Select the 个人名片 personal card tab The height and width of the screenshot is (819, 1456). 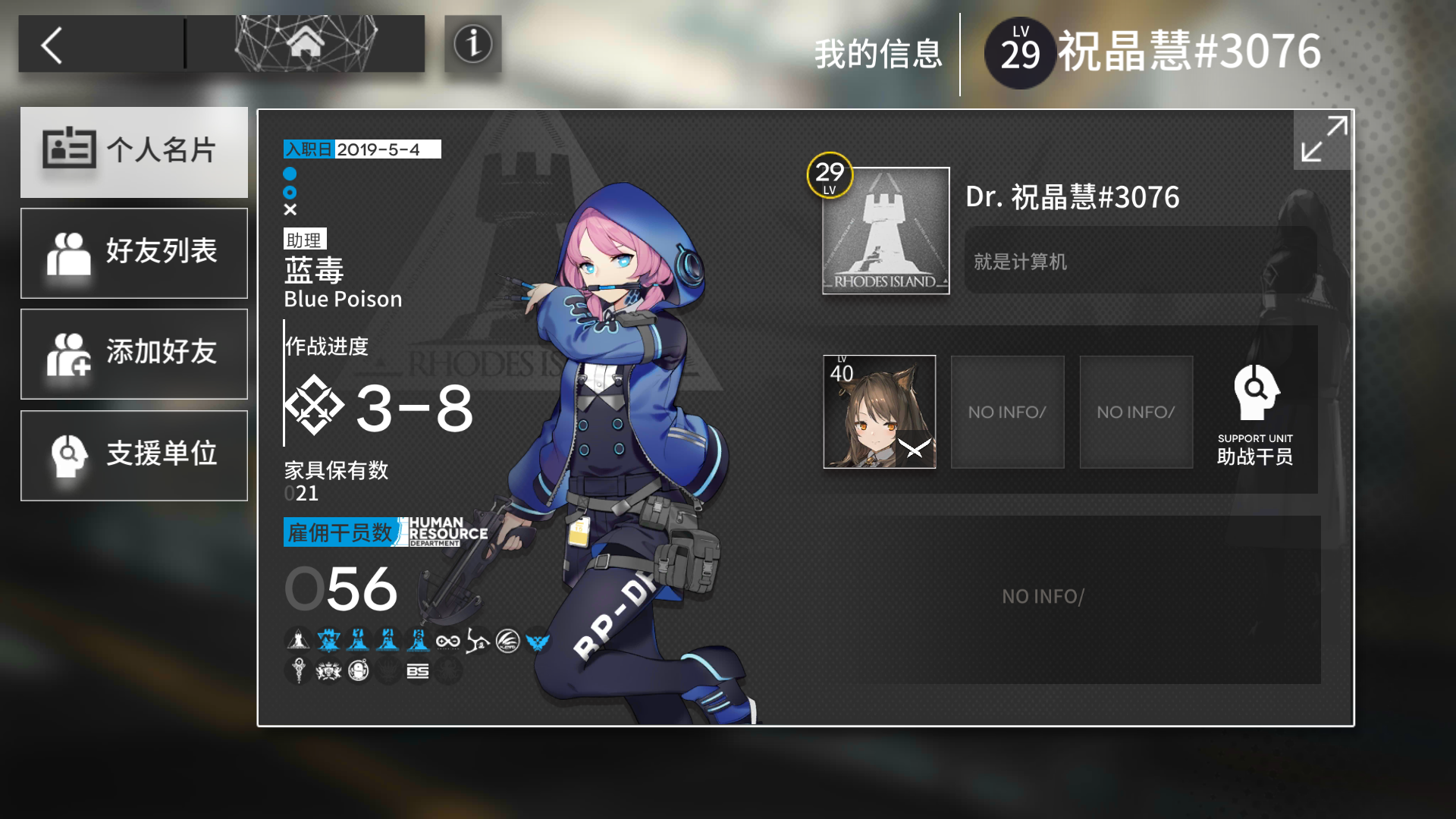point(134,152)
